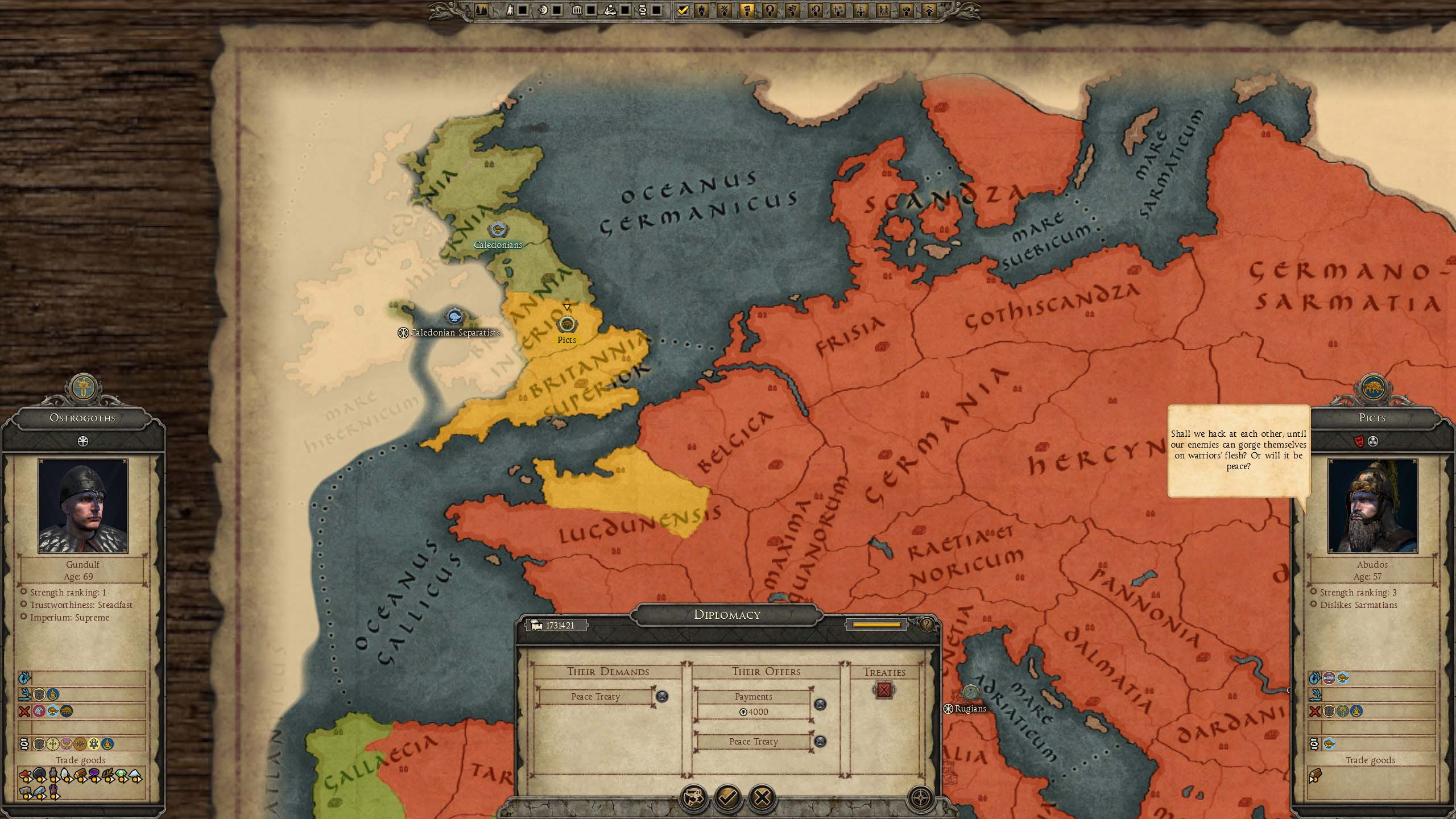This screenshot has width=1456, height=819.
Task: Toggle the yellow checkmark filter in the top bar
Action: [683, 10]
